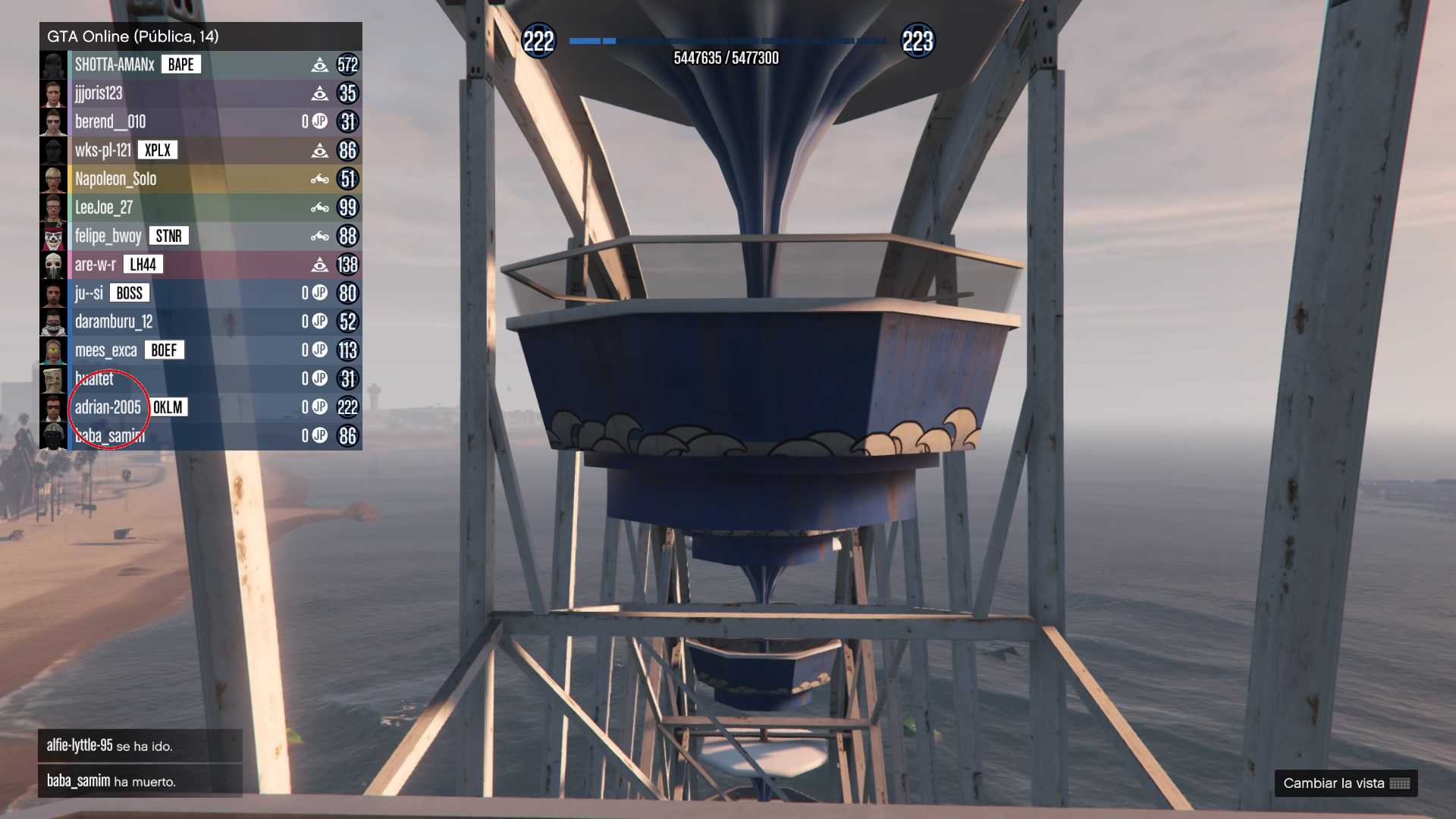Image resolution: width=1456 pixels, height=819 pixels.
Task: Select berend__010 from the player list
Action: [x=110, y=122]
